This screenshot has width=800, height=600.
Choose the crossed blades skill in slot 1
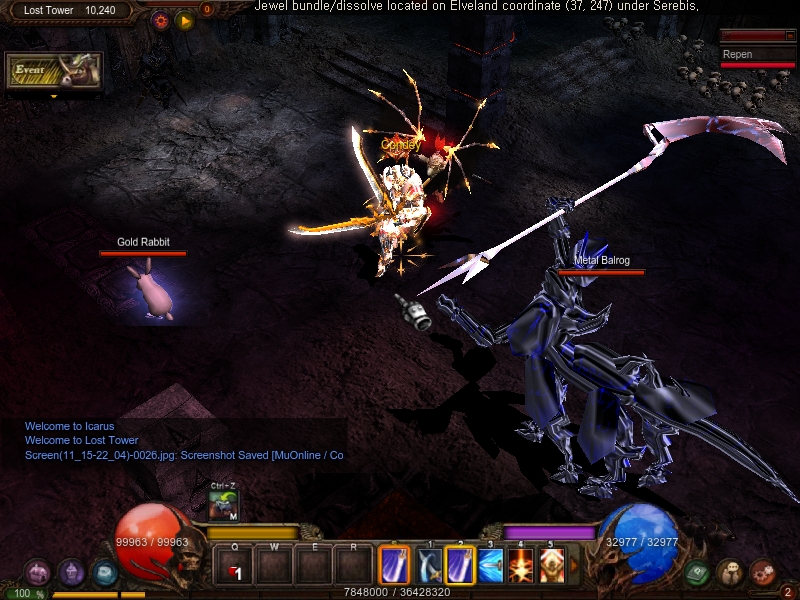[430, 565]
